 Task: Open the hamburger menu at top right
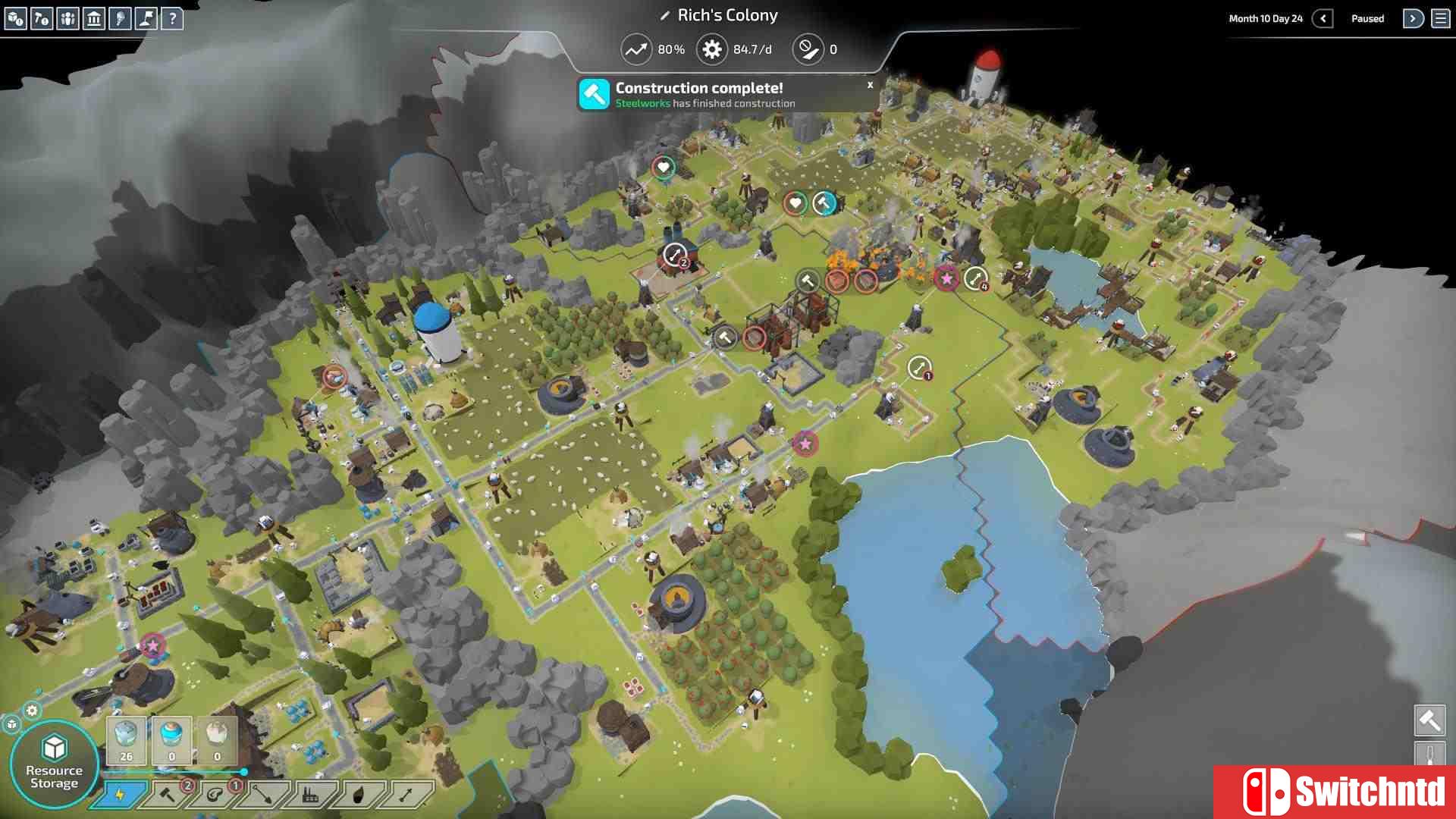1439,18
